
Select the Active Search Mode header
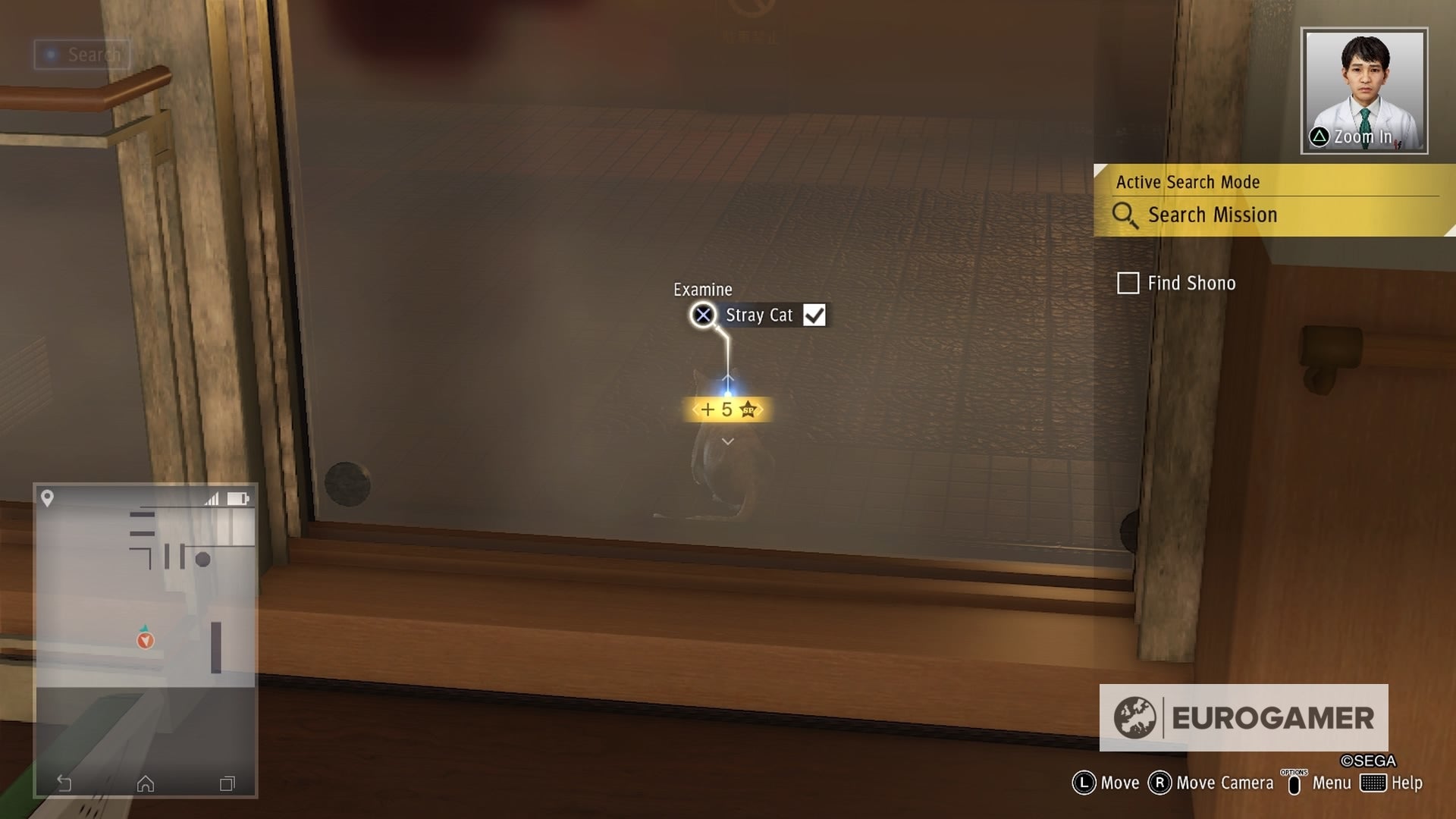tap(1187, 182)
